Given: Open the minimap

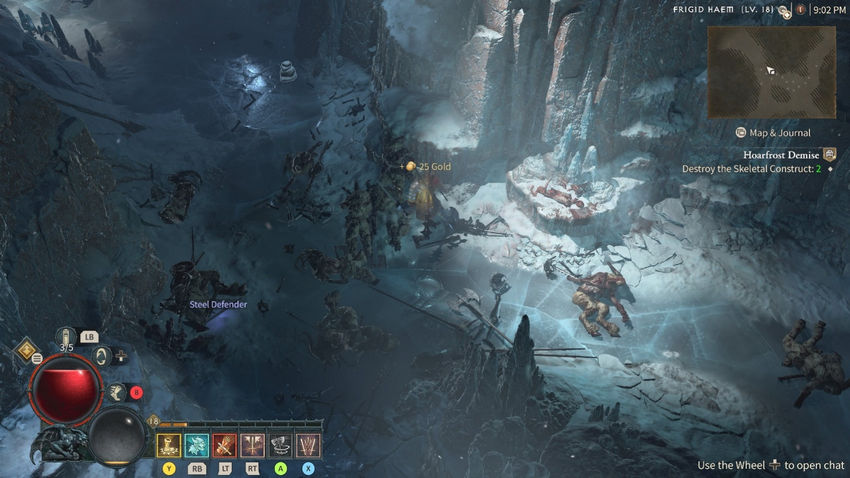Looking at the screenshot, I should click(x=771, y=72).
